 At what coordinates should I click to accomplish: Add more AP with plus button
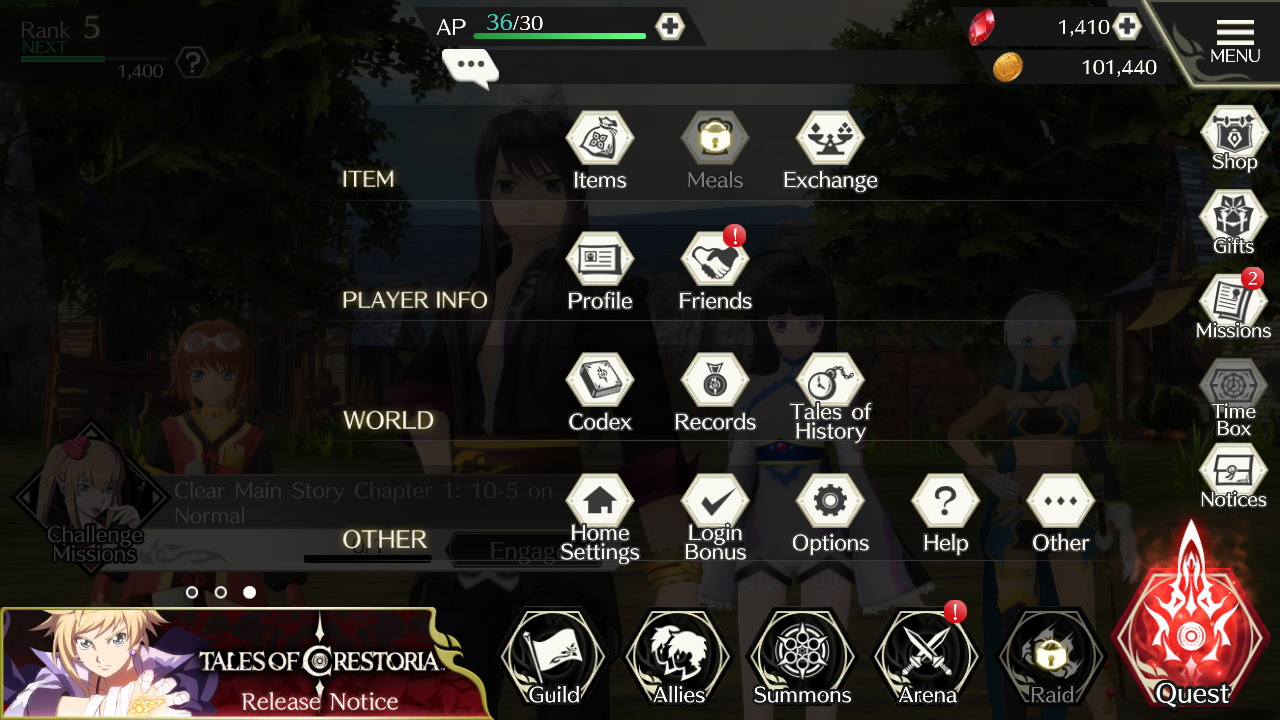(x=670, y=26)
